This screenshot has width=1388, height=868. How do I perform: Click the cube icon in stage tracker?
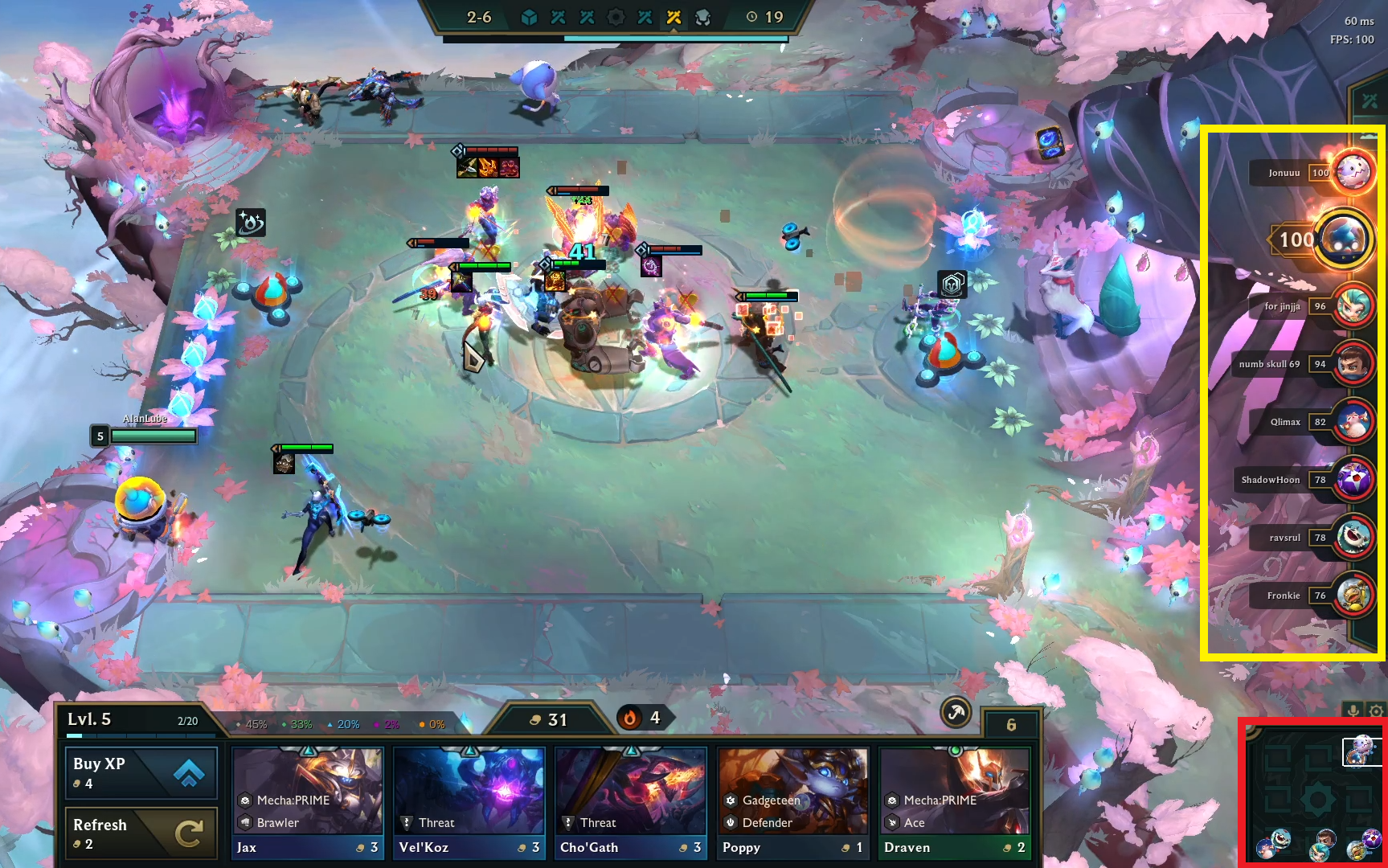pyautogui.click(x=529, y=17)
